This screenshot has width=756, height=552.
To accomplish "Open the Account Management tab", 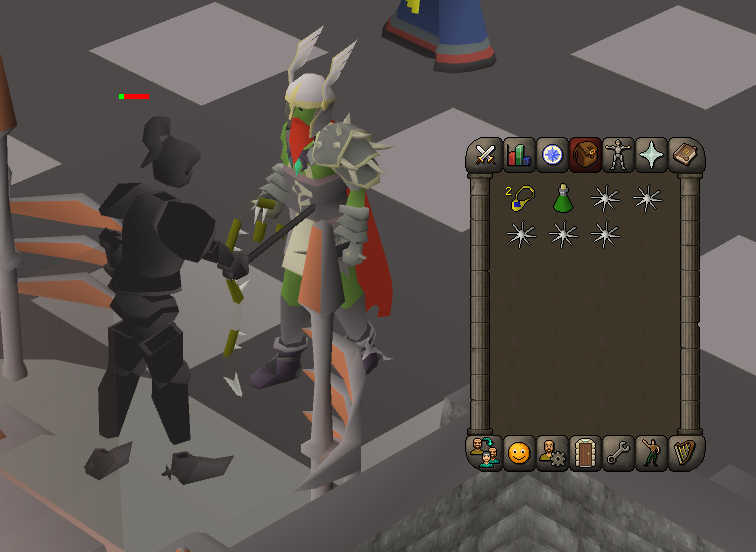I will tap(552, 451).
